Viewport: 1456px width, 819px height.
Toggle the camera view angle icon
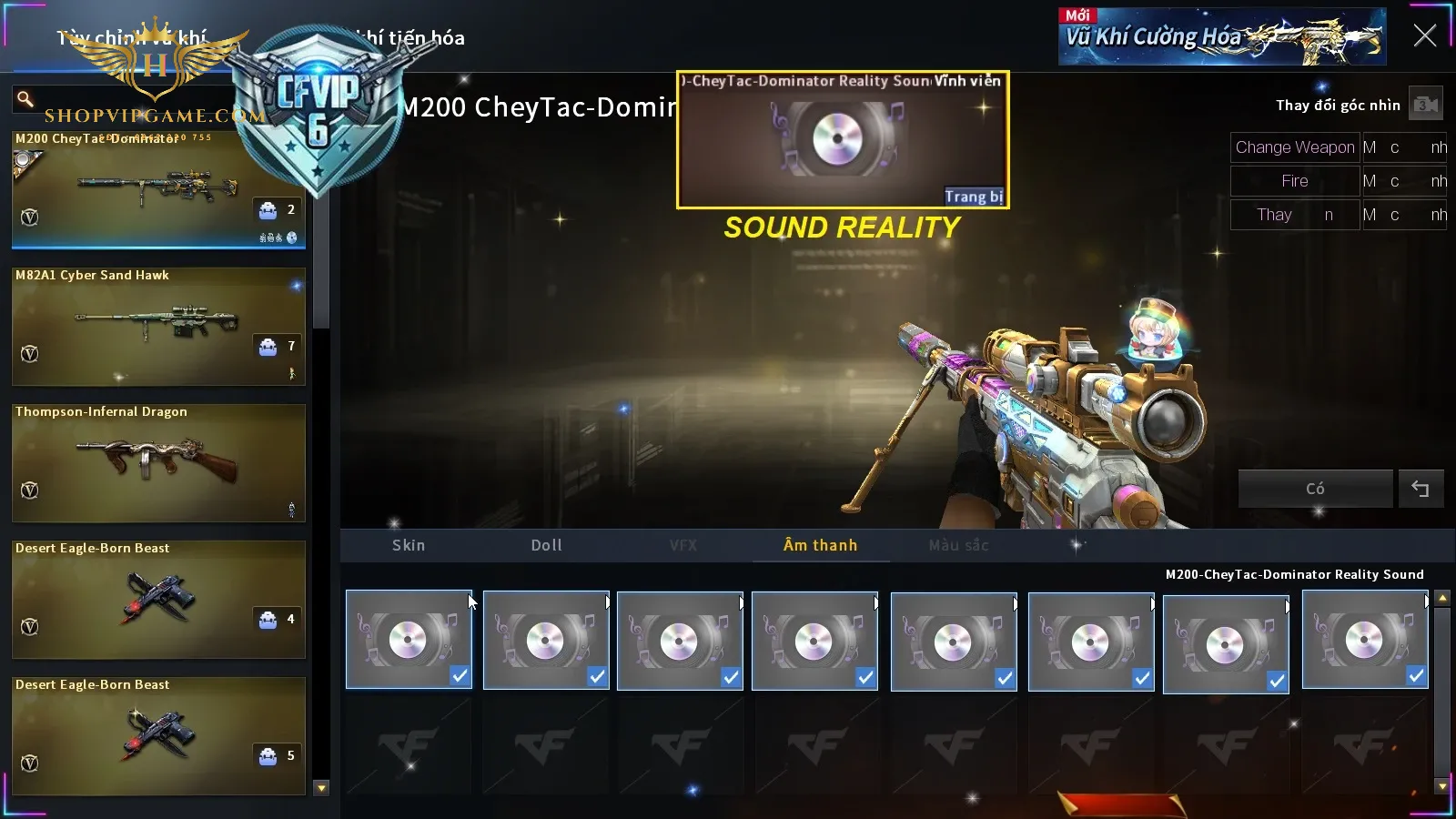click(x=1425, y=105)
